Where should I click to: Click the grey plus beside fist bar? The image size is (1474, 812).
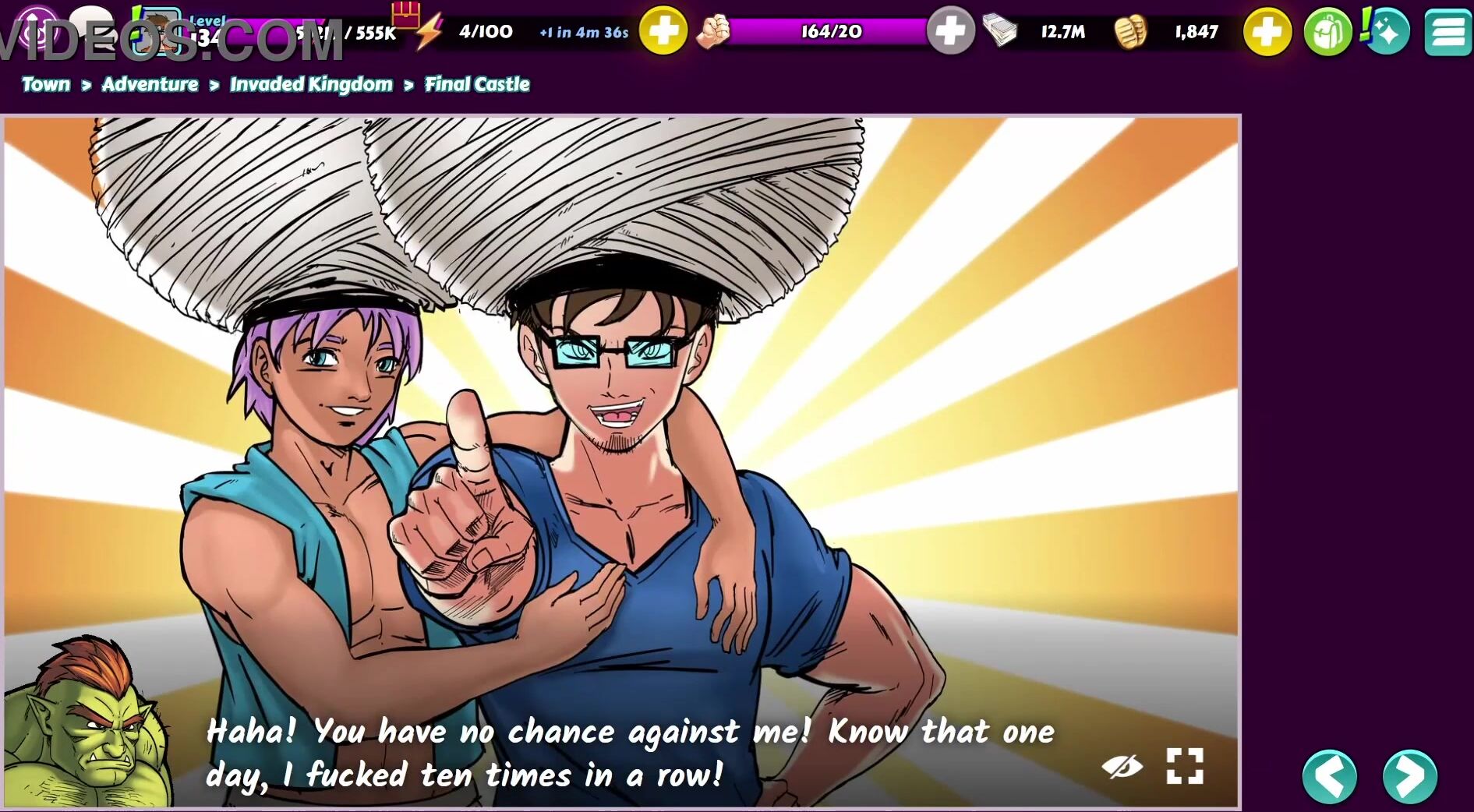coord(950,32)
